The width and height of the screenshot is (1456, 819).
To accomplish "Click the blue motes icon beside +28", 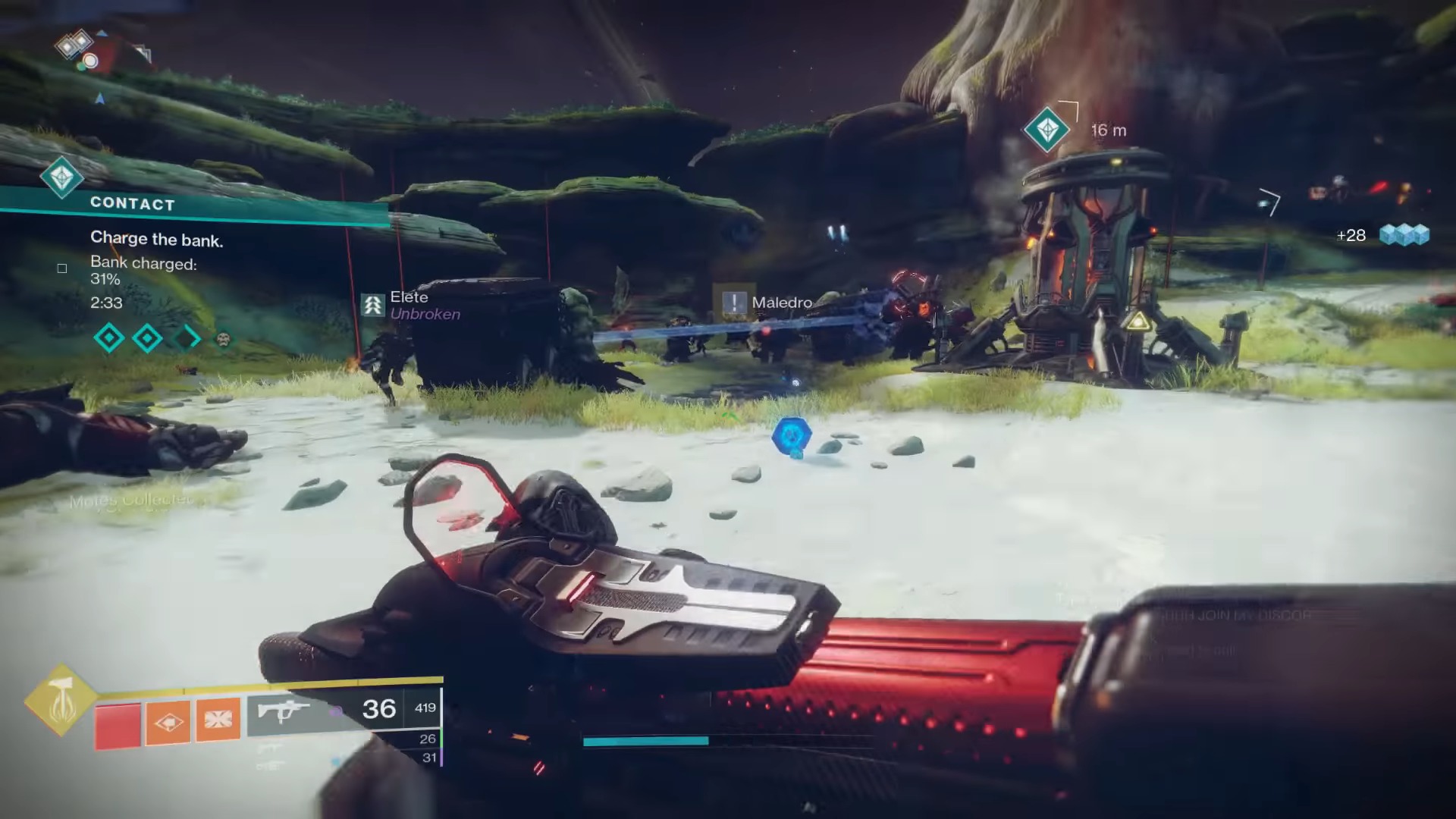I will (x=1404, y=235).
